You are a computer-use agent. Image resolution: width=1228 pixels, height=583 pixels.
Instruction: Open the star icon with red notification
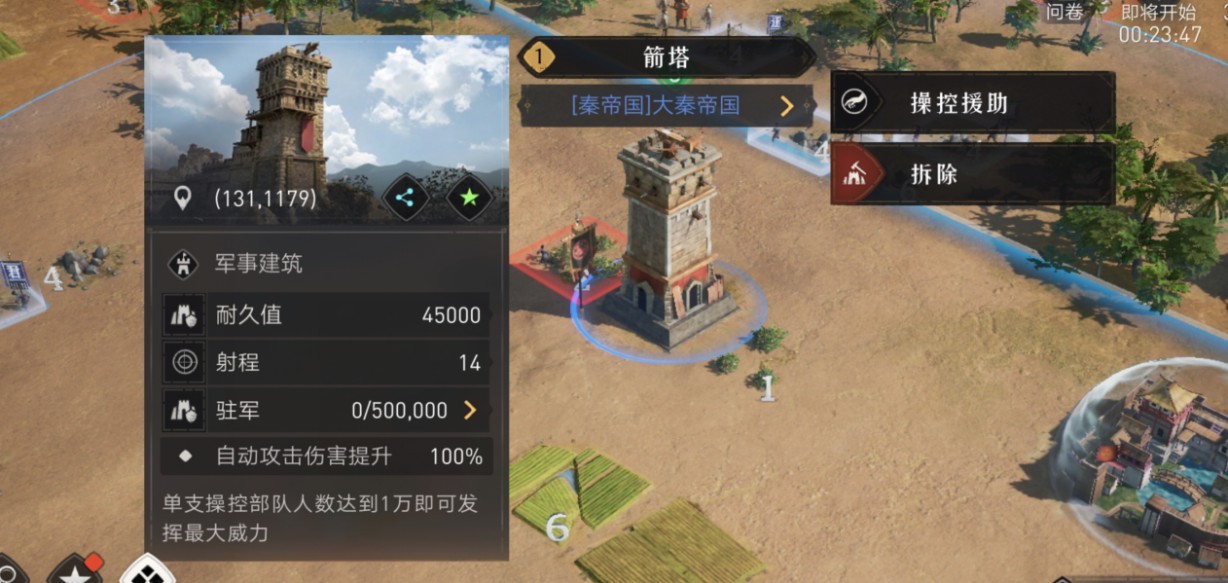tap(76, 570)
